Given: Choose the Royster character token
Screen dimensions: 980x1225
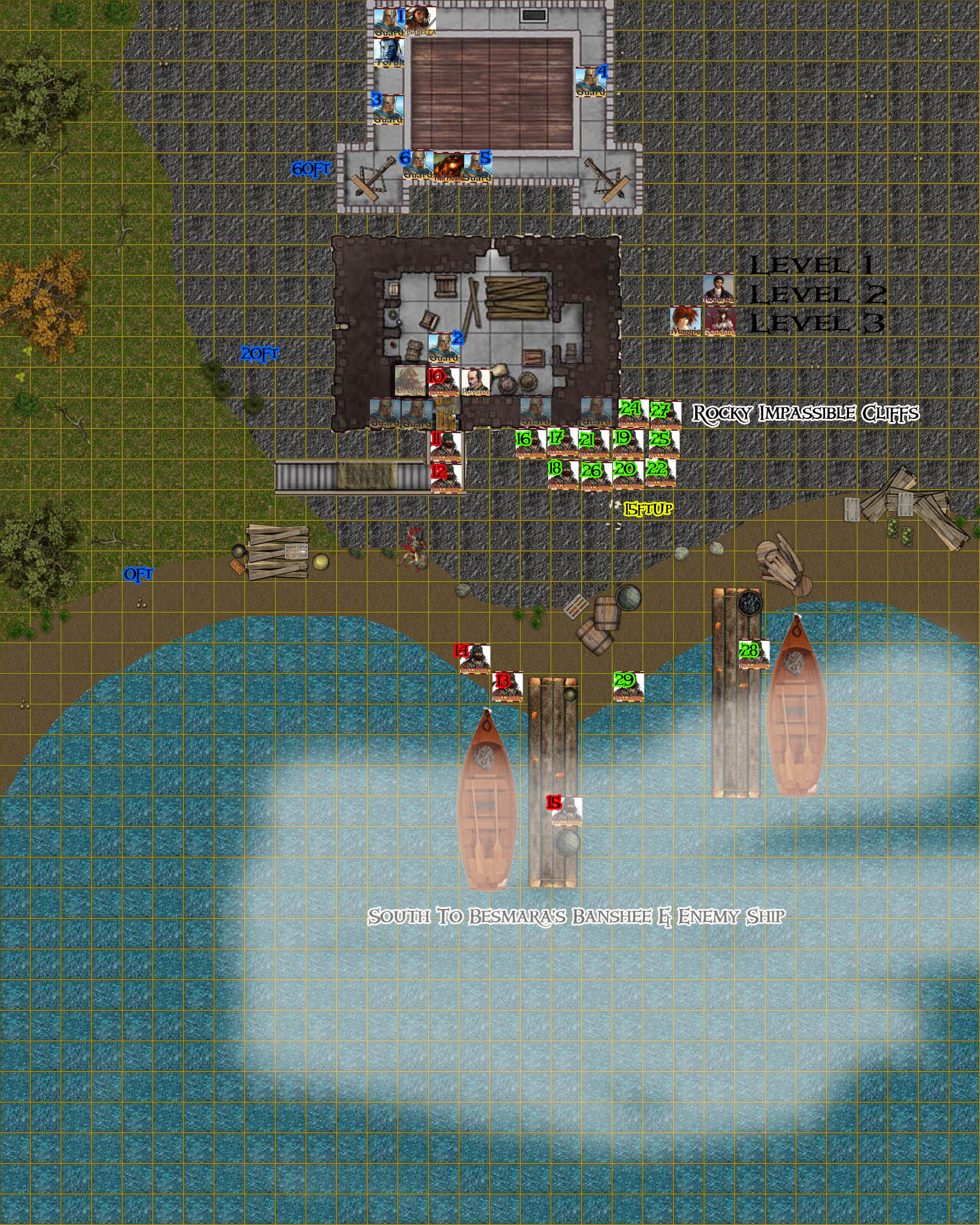Looking at the screenshot, I should click(x=475, y=382).
